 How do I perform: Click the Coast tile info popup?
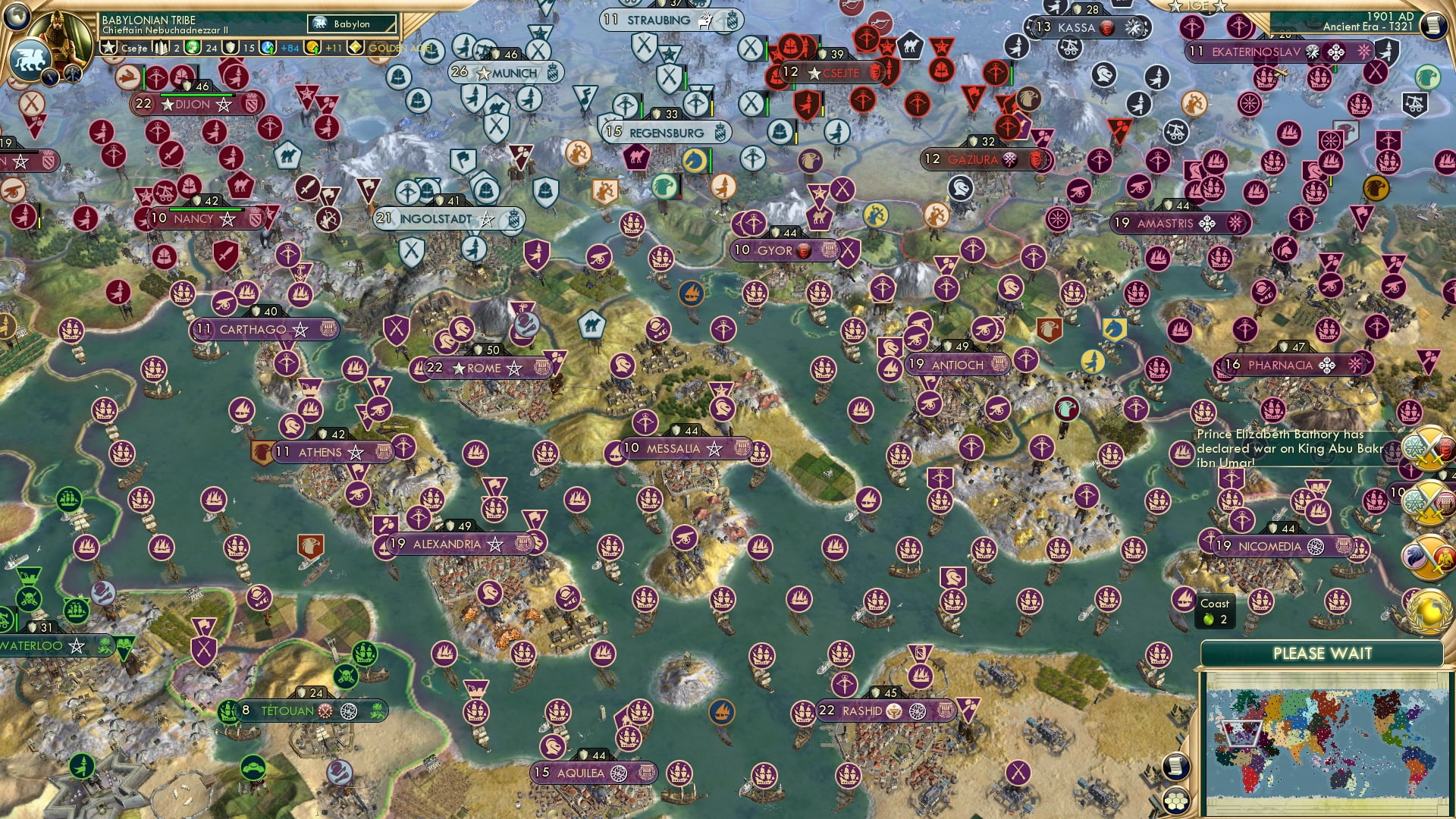(1215, 611)
